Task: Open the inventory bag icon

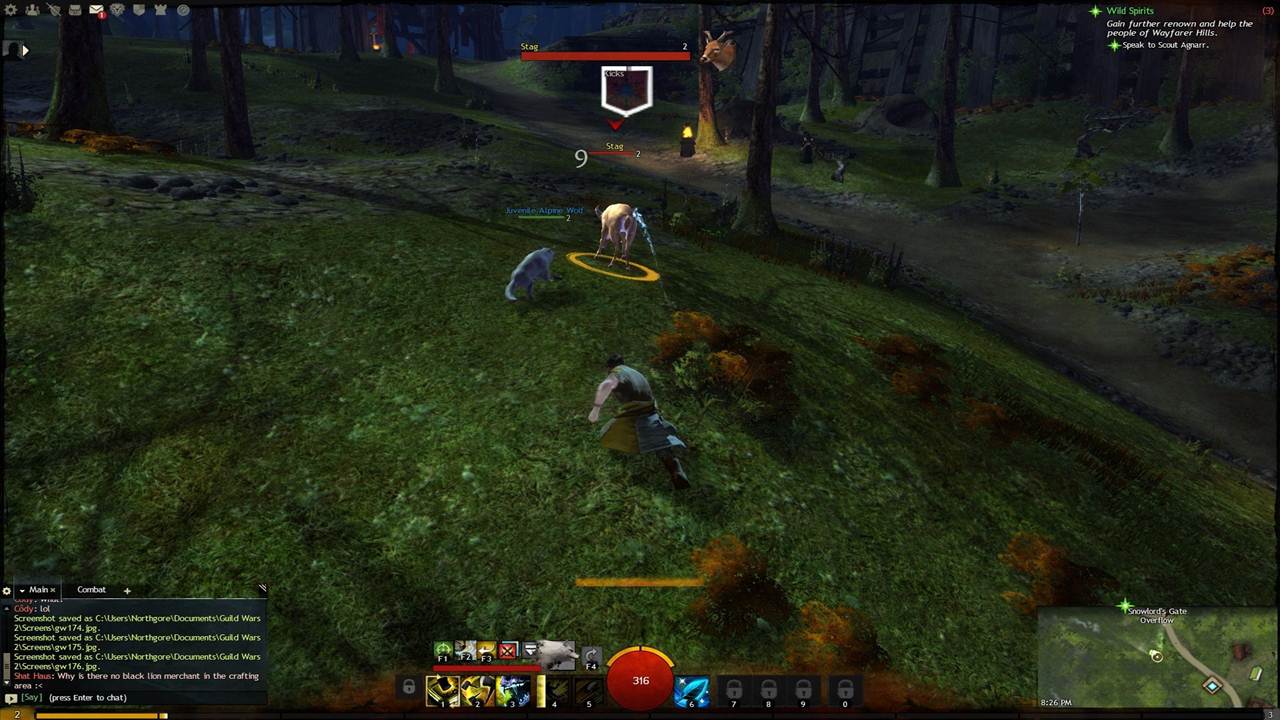Action: click(75, 10)
